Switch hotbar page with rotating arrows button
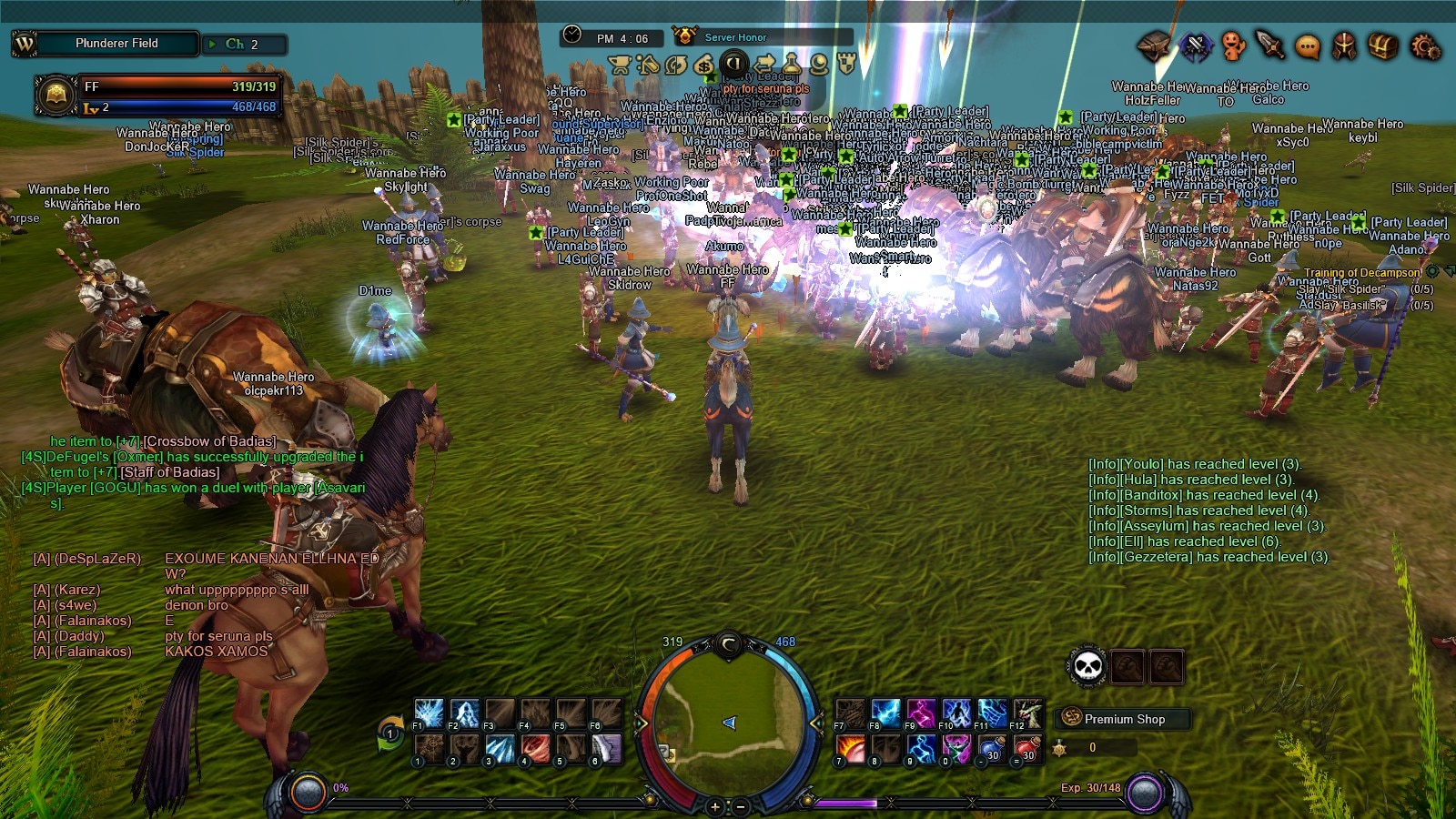This screenshot has width=1456, height=819. 389,733
